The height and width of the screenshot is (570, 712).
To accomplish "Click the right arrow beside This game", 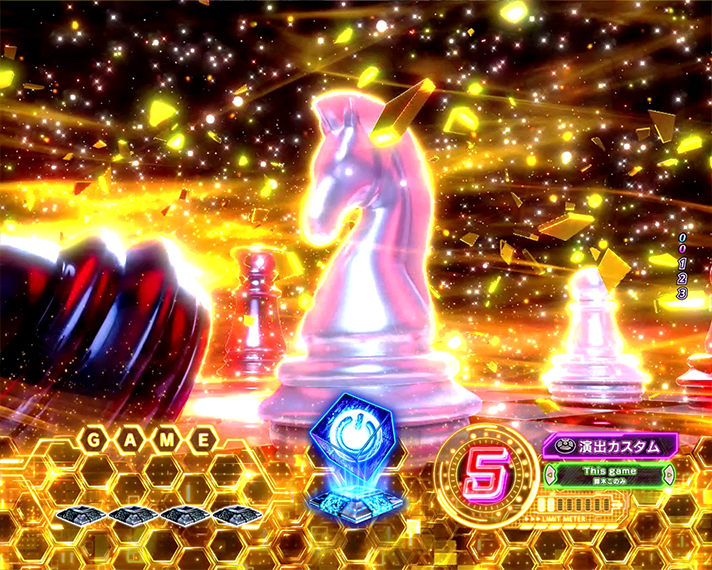I will 668,474.
